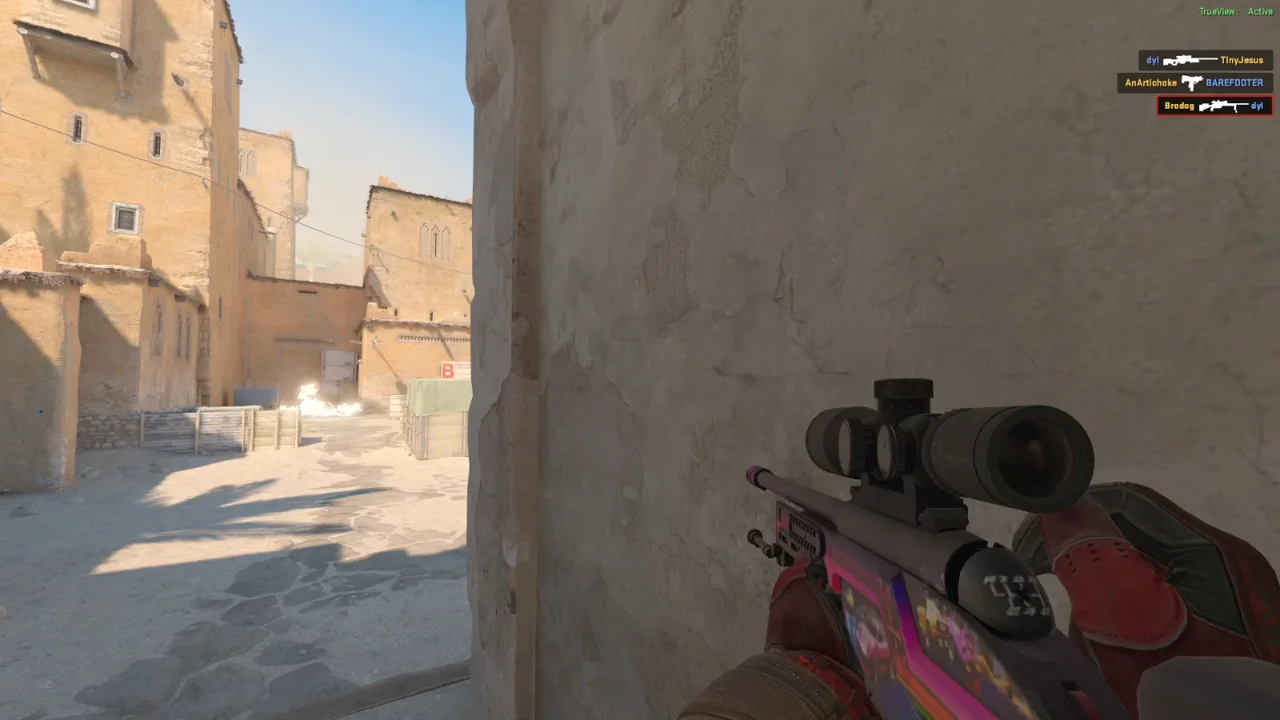The image size is (1280, 720).
Task: Click 'AnArtichoke' in the second kill entry
Action: 1150,82
